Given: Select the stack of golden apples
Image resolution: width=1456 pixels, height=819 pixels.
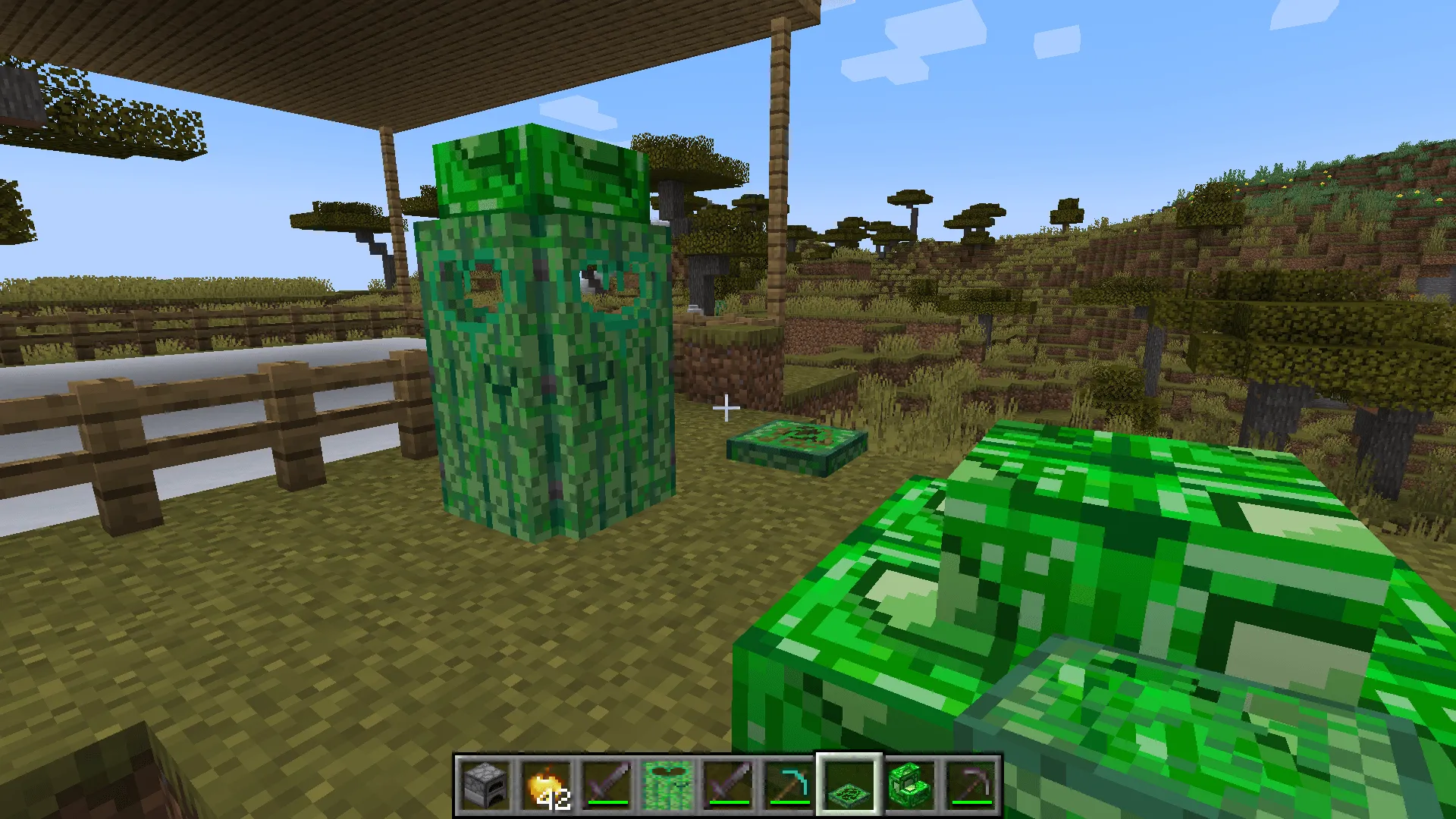Looking at the screenshot, I should (544, 785).
